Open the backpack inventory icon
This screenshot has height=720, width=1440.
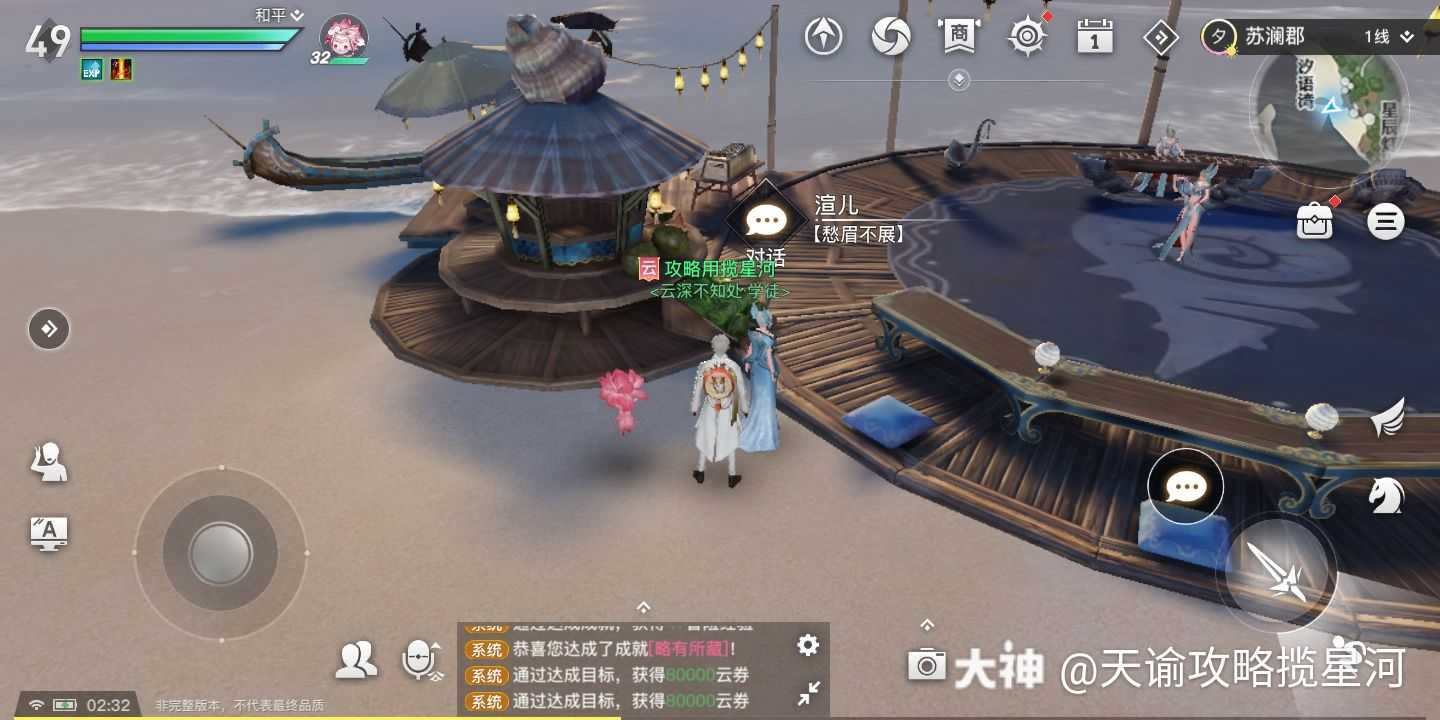pos(1314,221)
